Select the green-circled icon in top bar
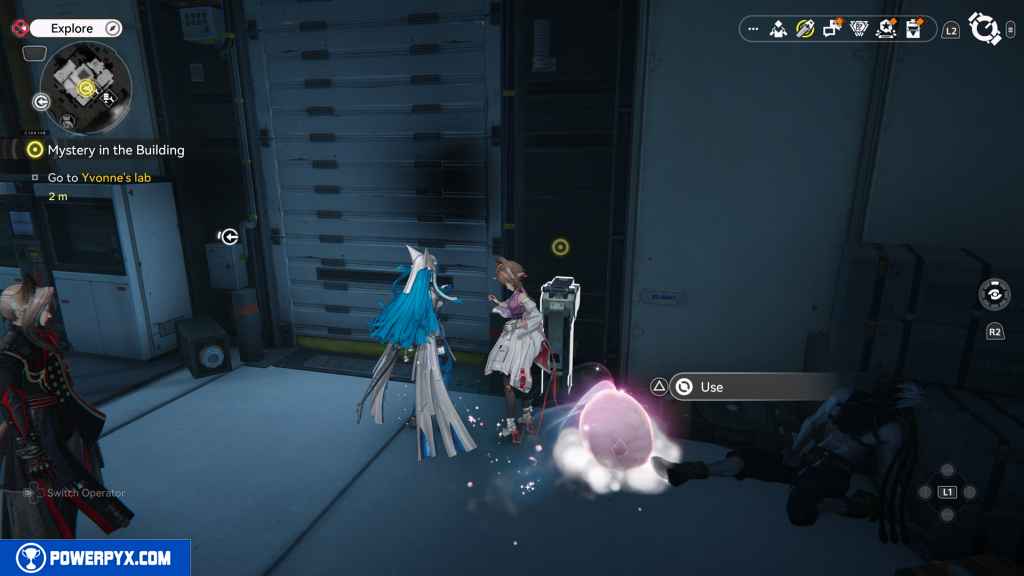This screenshot has width=1024, height=576. pos(805,30)
